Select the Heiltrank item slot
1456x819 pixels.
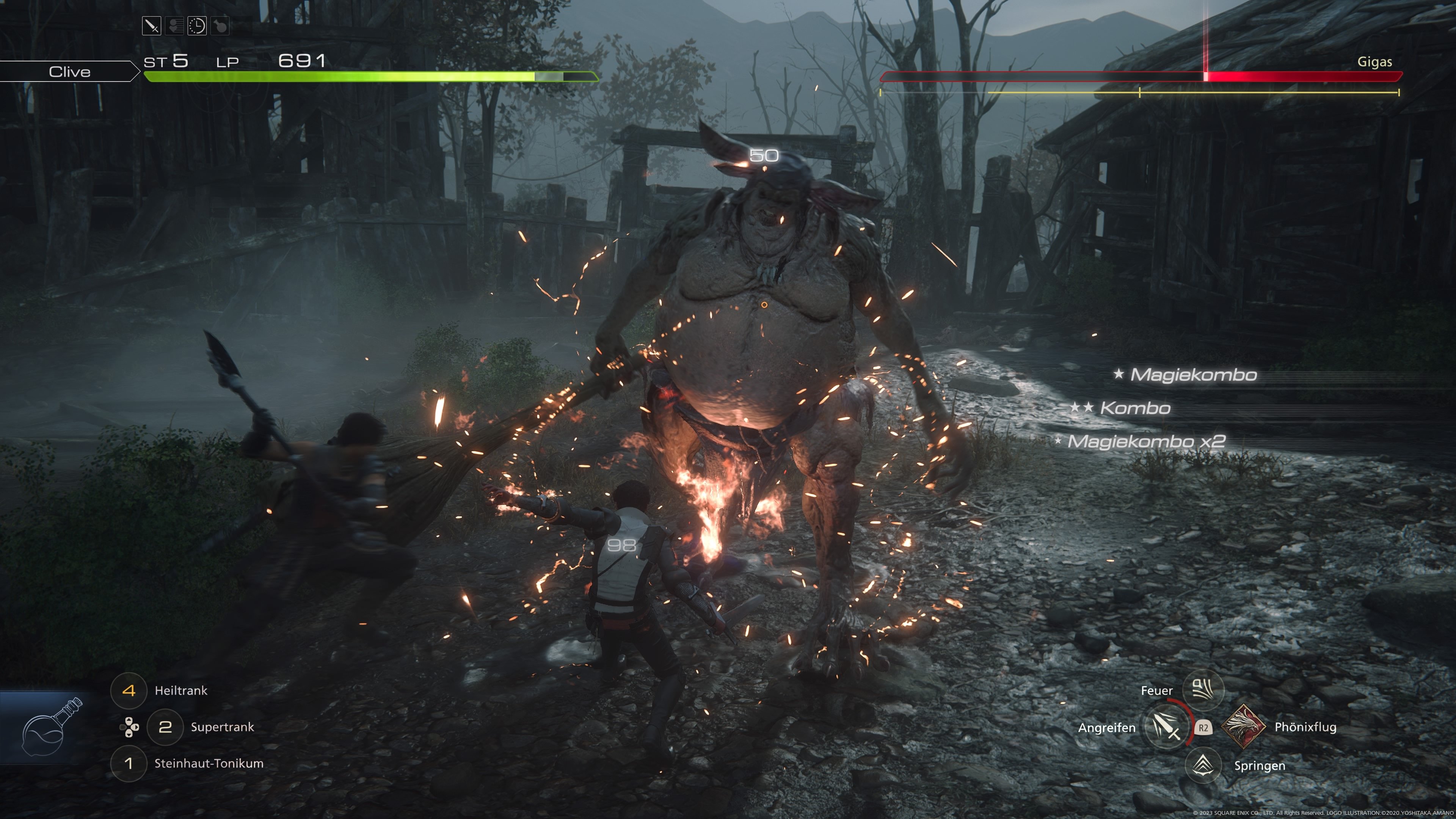coord(129,690)
